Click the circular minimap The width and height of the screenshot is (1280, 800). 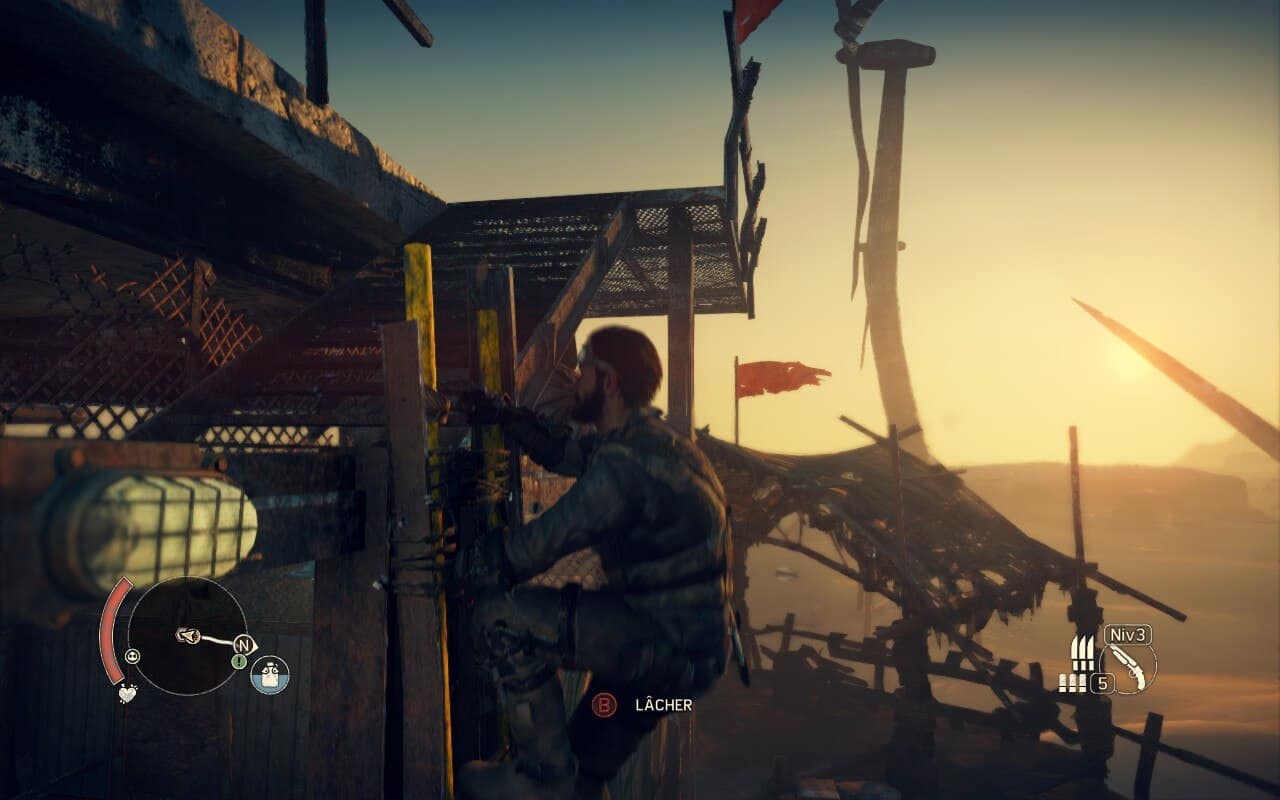pyautogui.click(x=187, y=636)
